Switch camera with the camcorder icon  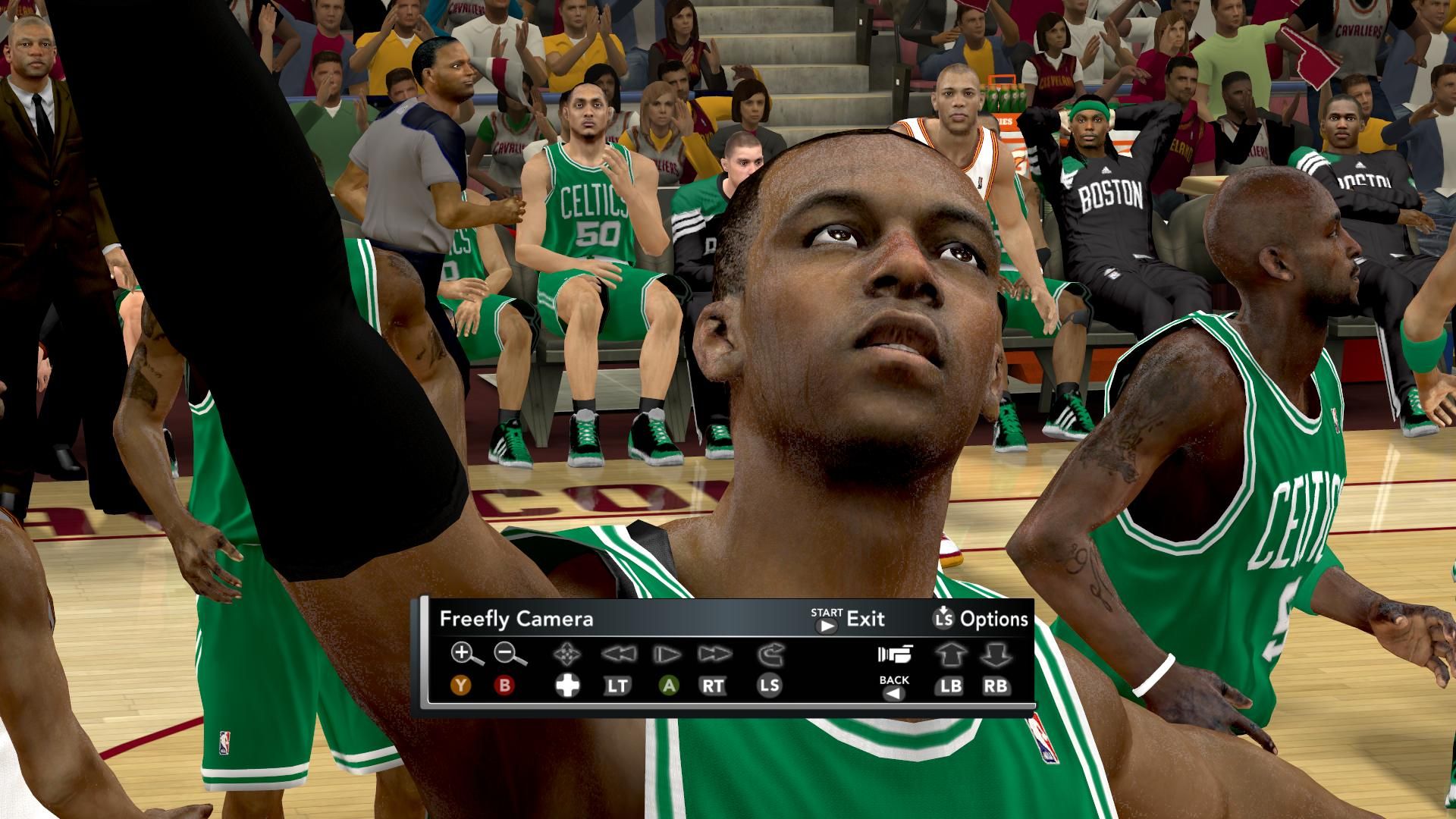pos(895,654)
